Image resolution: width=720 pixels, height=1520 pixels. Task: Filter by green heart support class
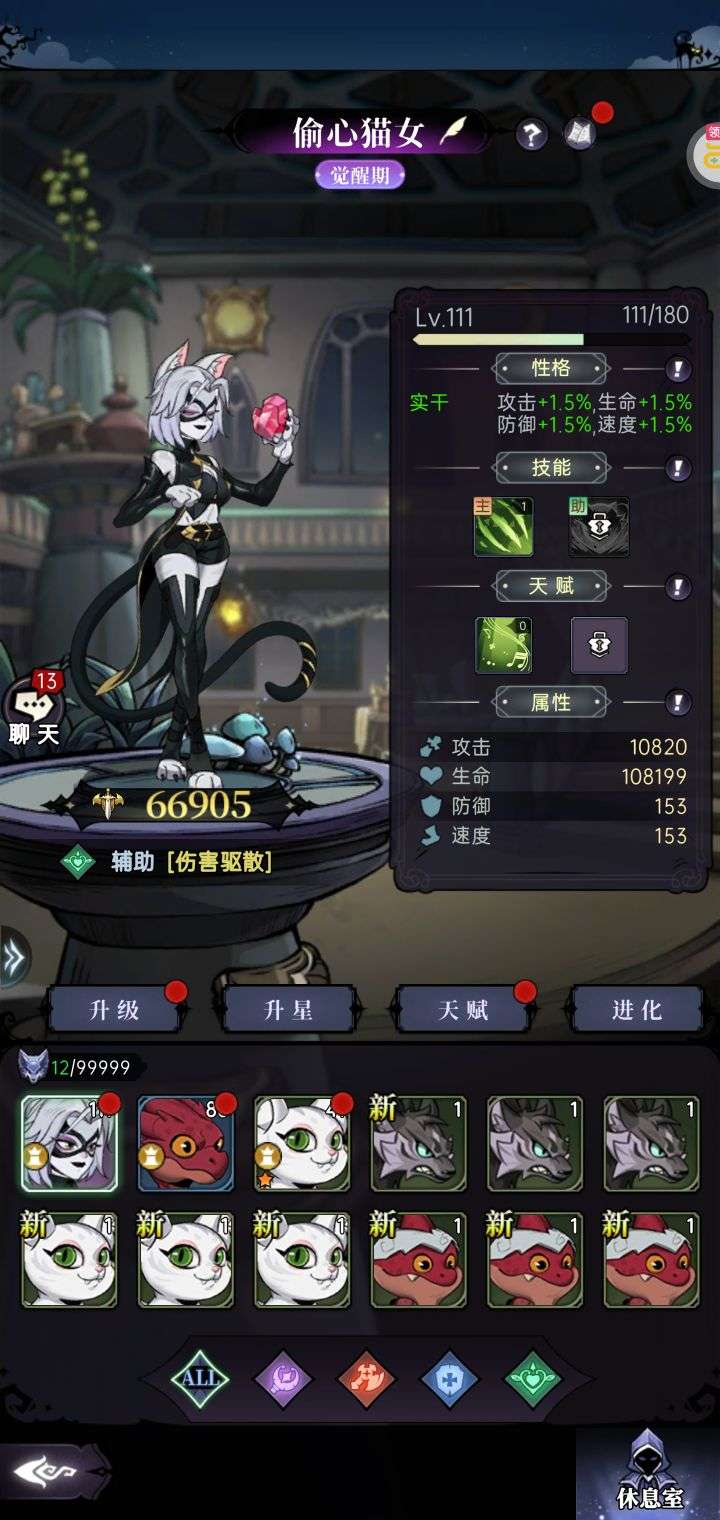532,1380
